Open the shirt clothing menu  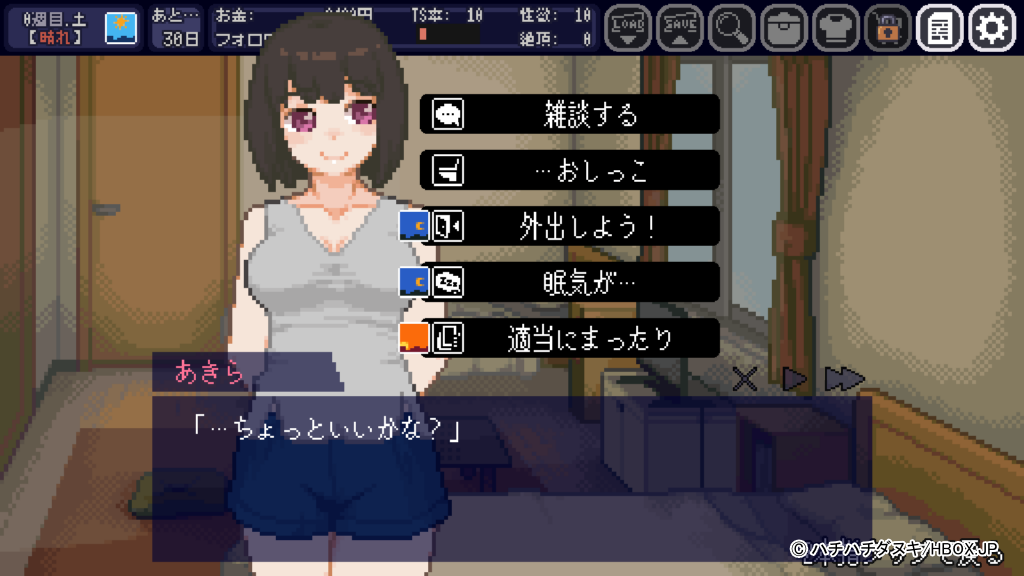click(835, 28)
